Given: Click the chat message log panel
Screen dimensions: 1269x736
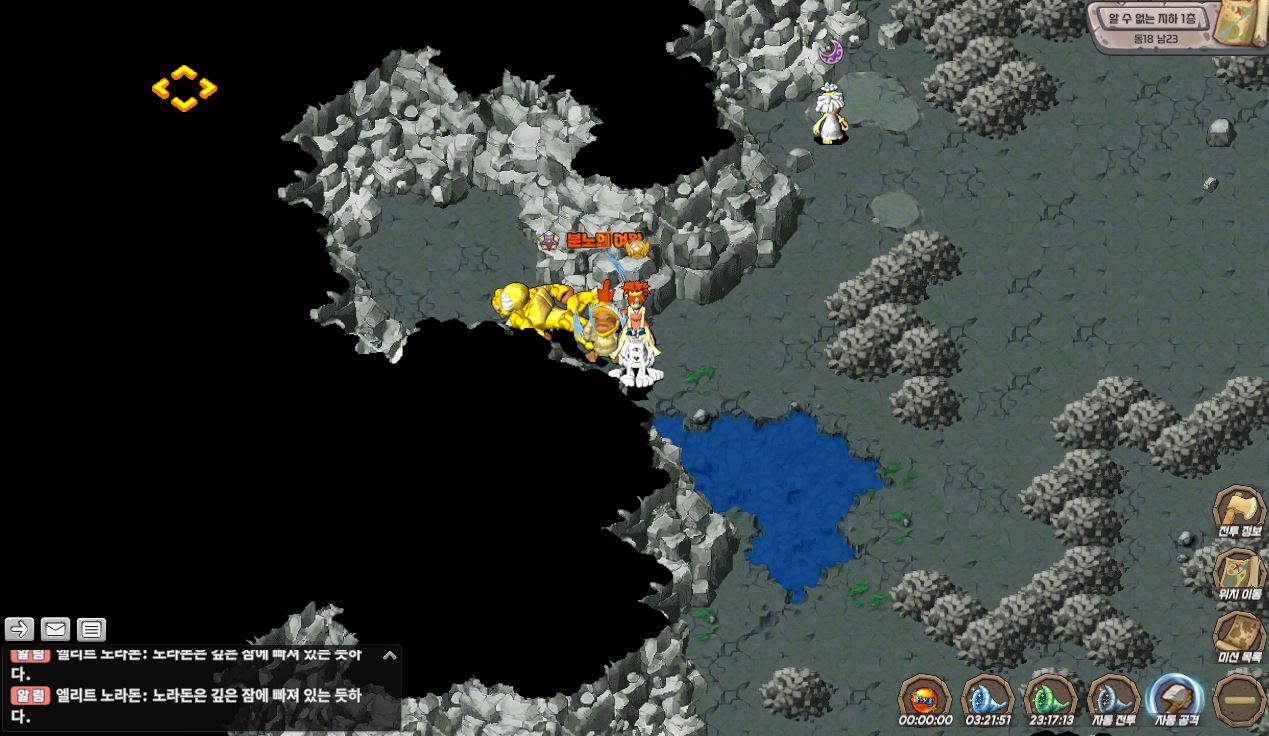Looking at the screenshot, I should [x=190, y=690].
